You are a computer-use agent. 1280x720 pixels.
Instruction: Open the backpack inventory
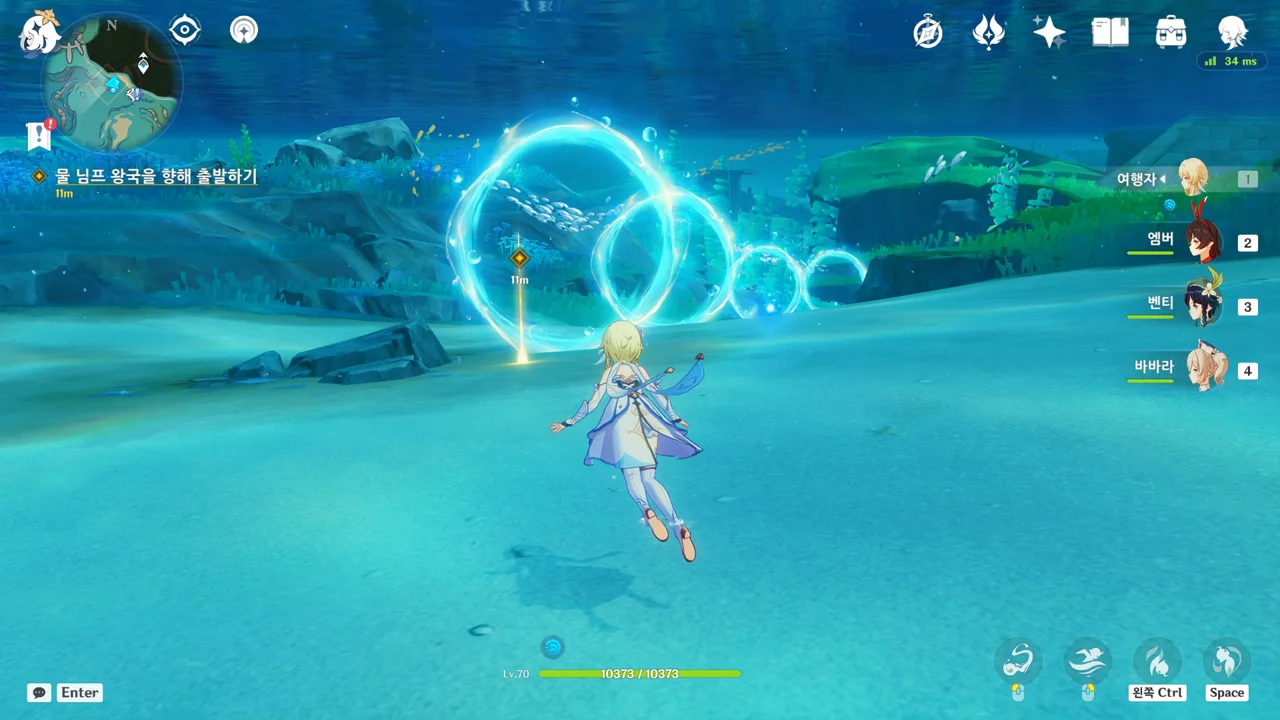click(1171, 33)
